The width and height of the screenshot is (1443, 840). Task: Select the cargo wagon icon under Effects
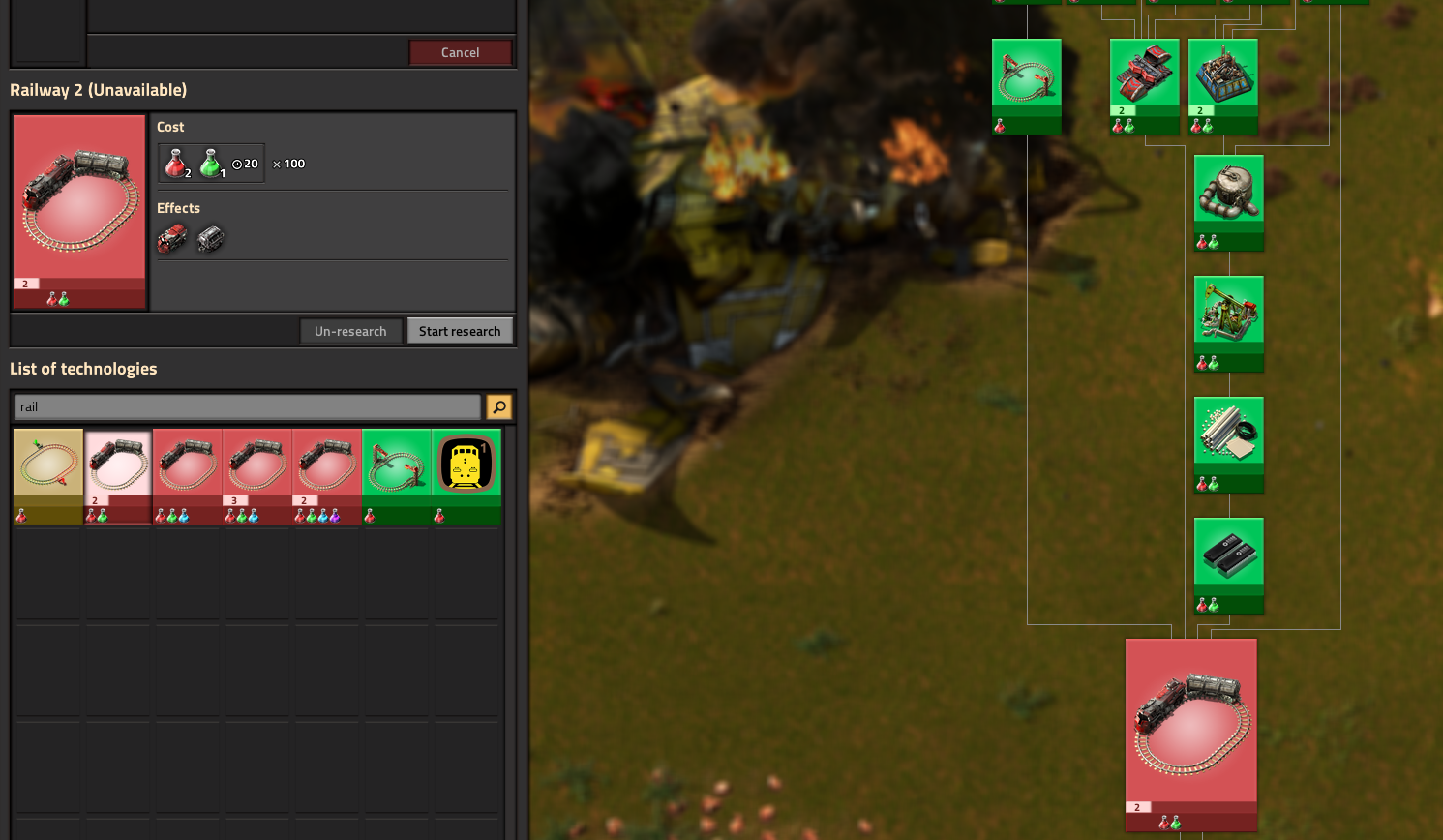coord(209,238)
